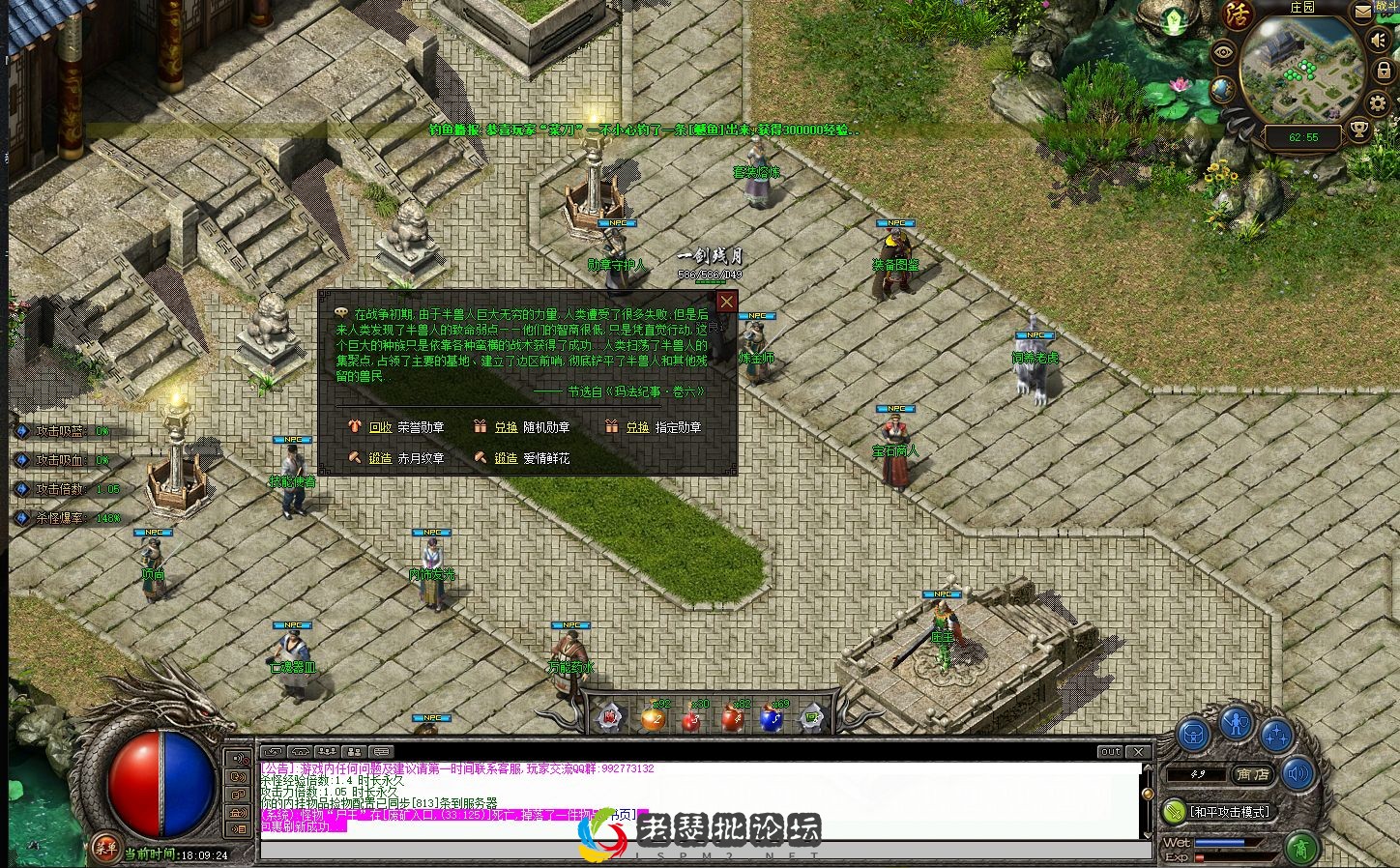Open the world map globe icon
This screenshot has width=1400, height=868.
point(1222,88)
